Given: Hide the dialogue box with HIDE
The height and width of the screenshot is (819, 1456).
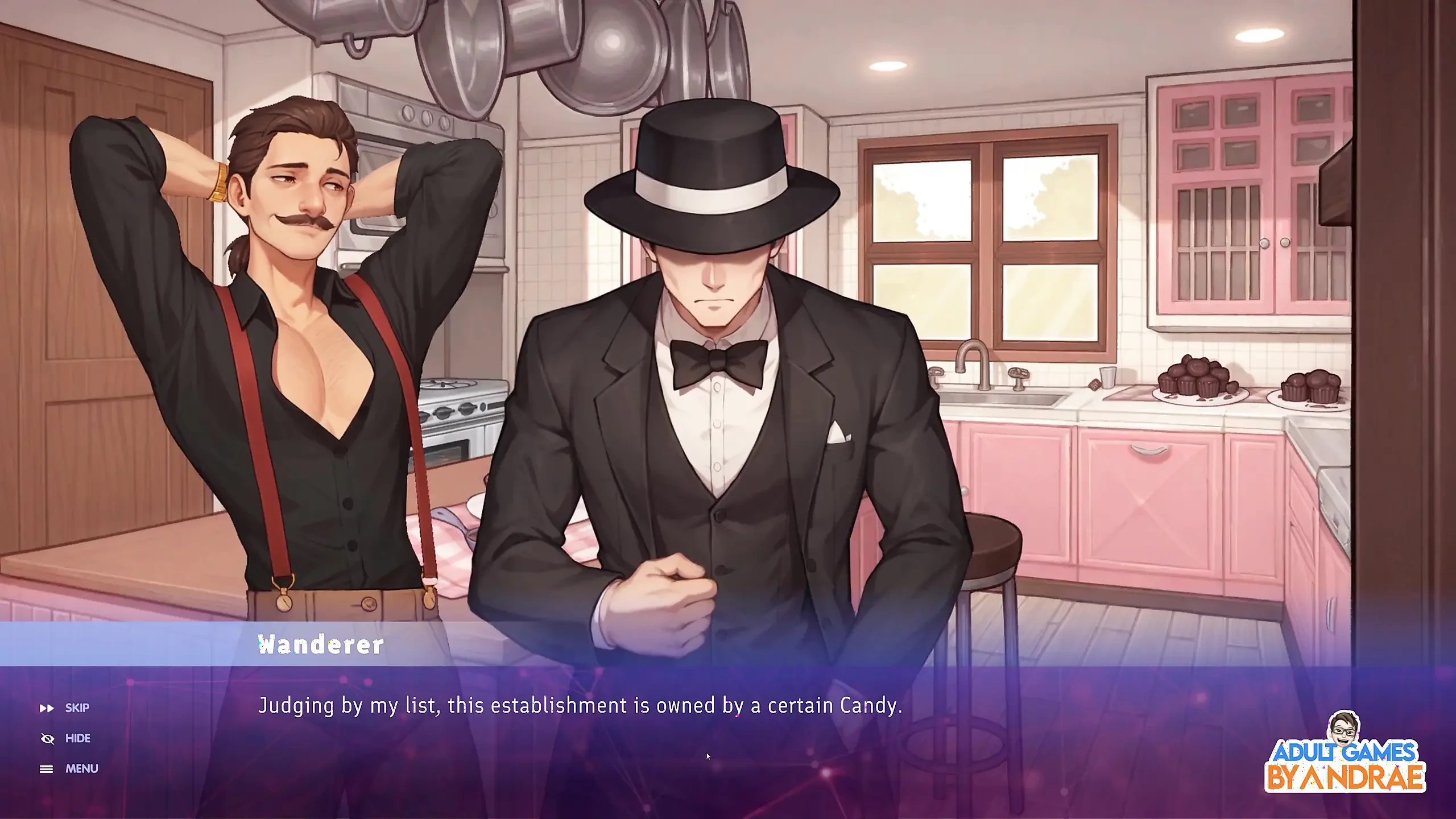Looking at the screenshot, I should (67, 738).
